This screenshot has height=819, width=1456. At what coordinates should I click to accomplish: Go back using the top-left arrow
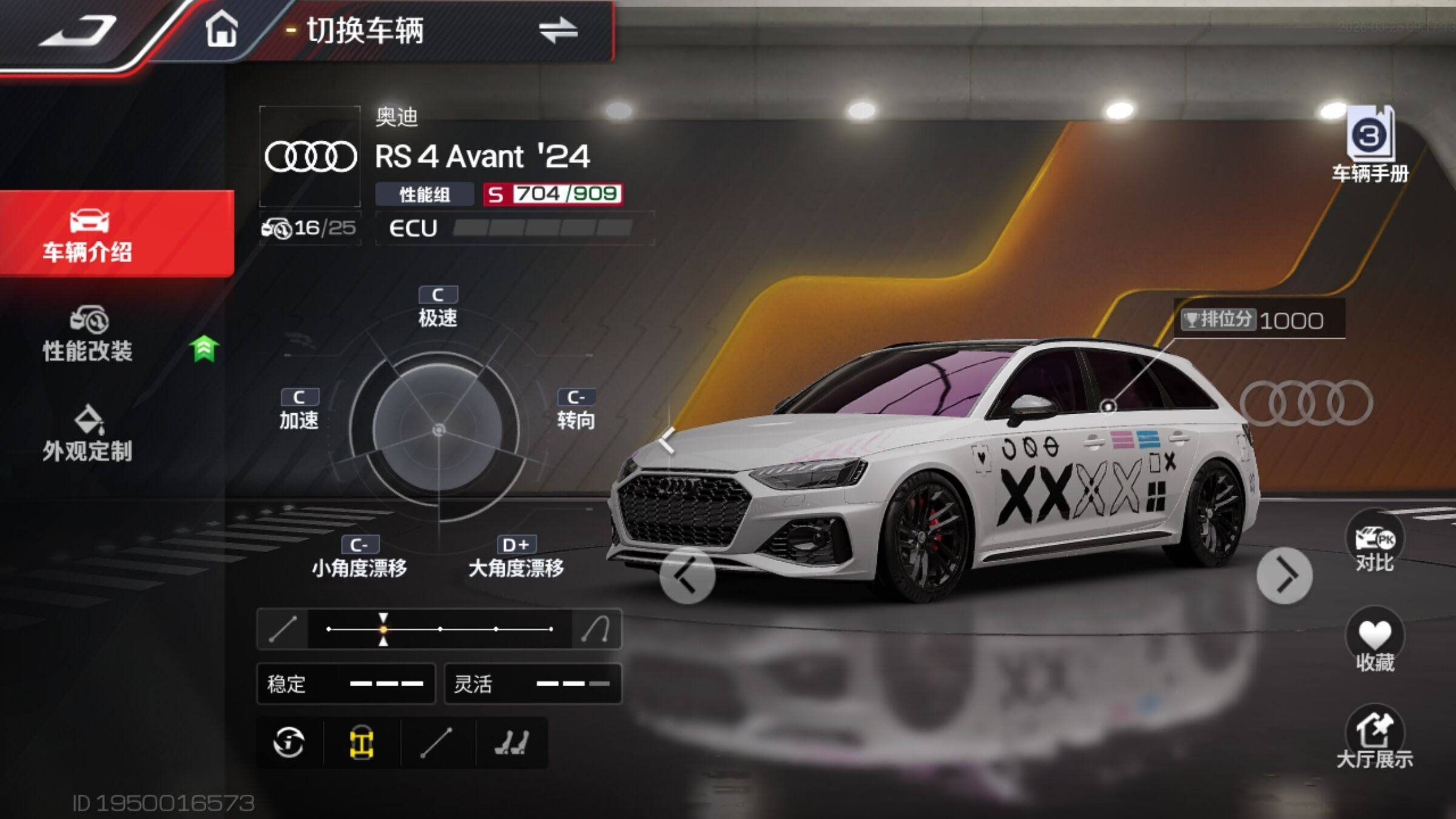(78, 32)
